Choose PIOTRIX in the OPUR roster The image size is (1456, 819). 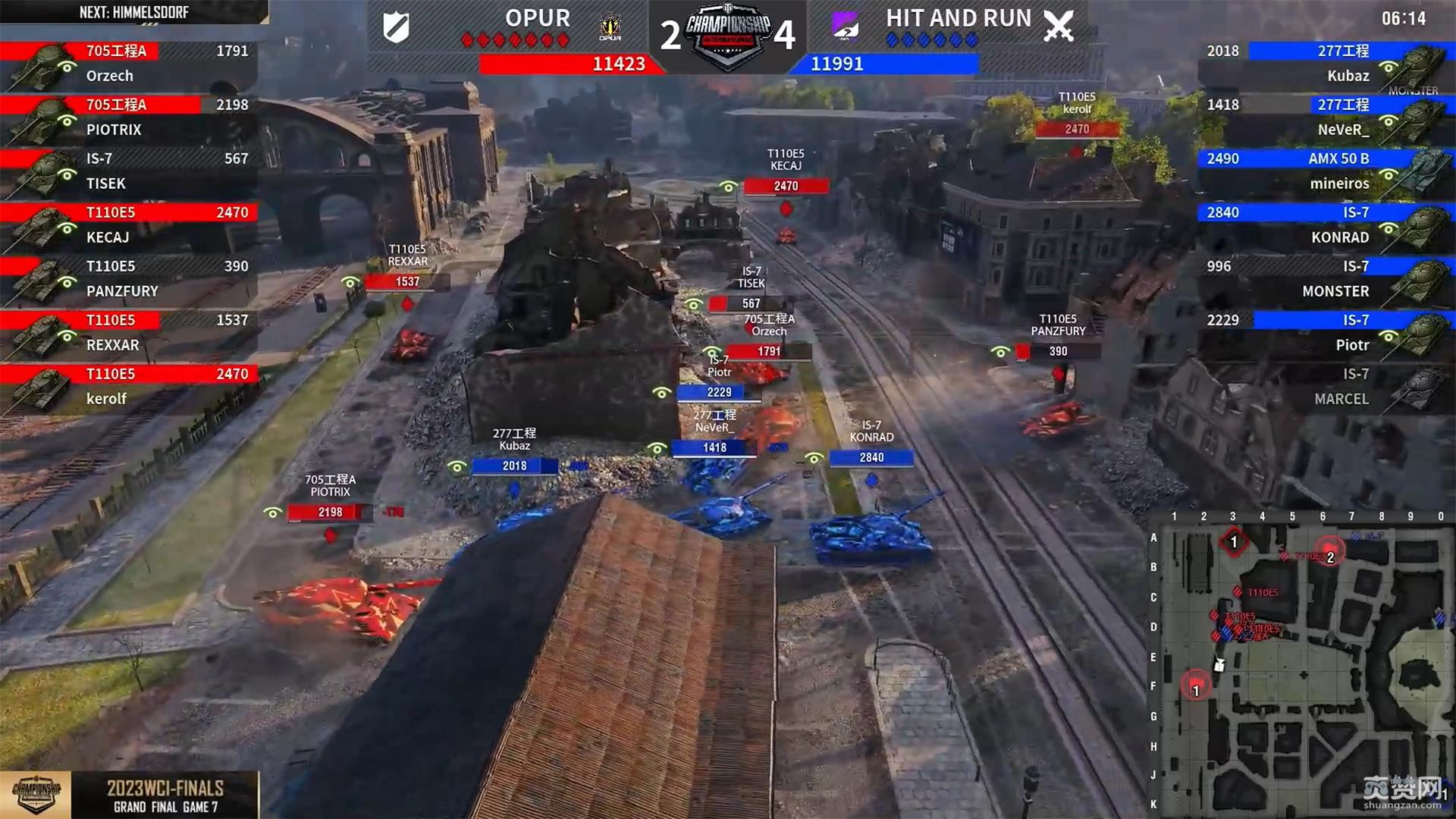click(129, 118)
